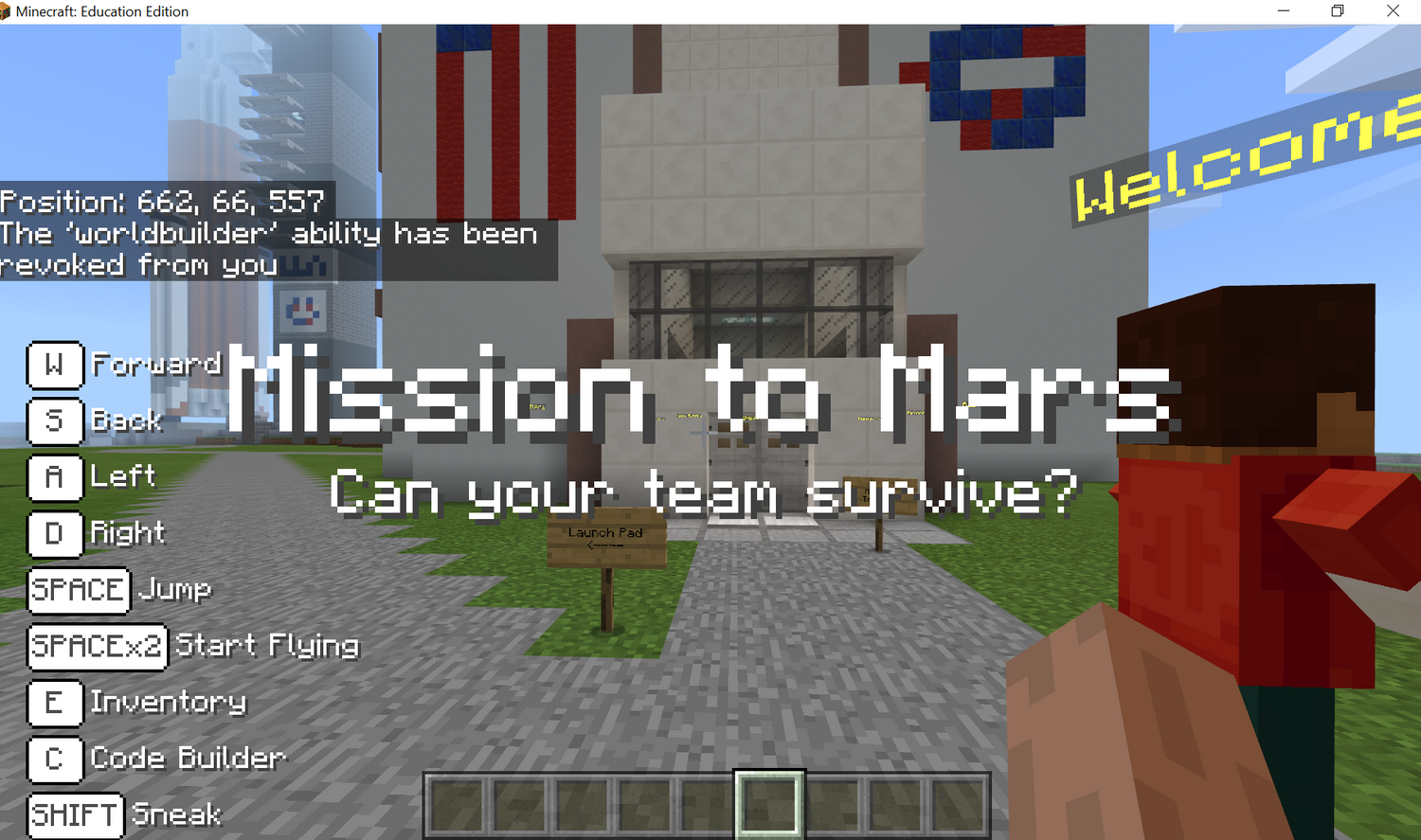Click the SPACE Jump hint button

(79, 590)
